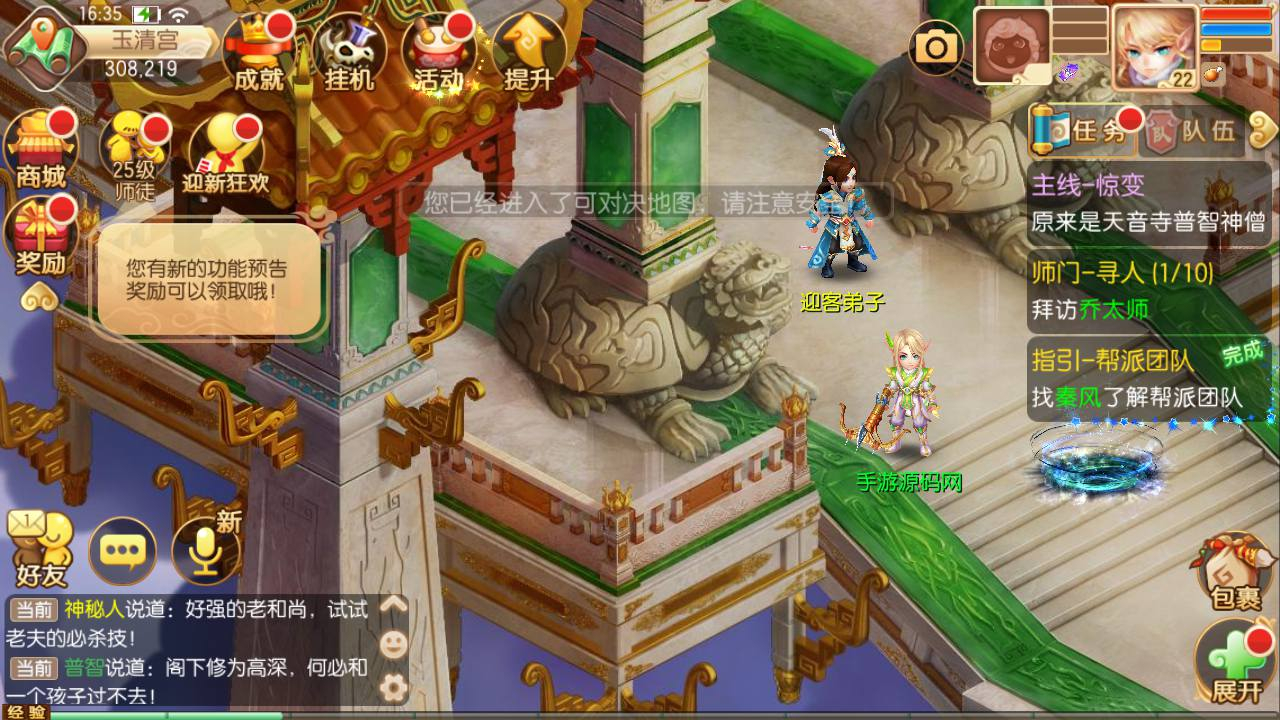Tap the 提升 upgrade arrow icon
This screenshot has height=720, width=1280.
[529, 54]
